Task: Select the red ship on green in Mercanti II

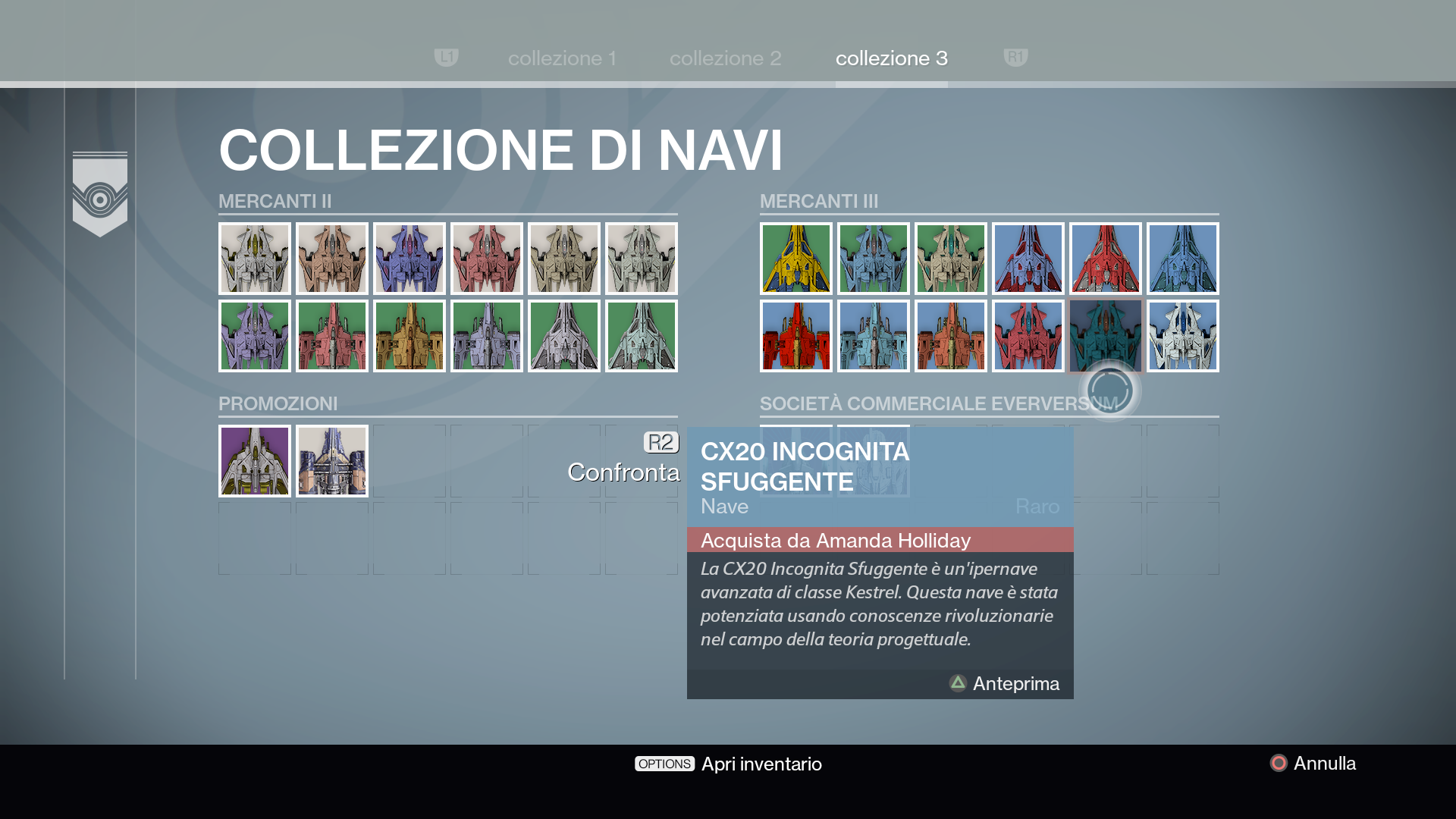Action: (x=332, y=336)
